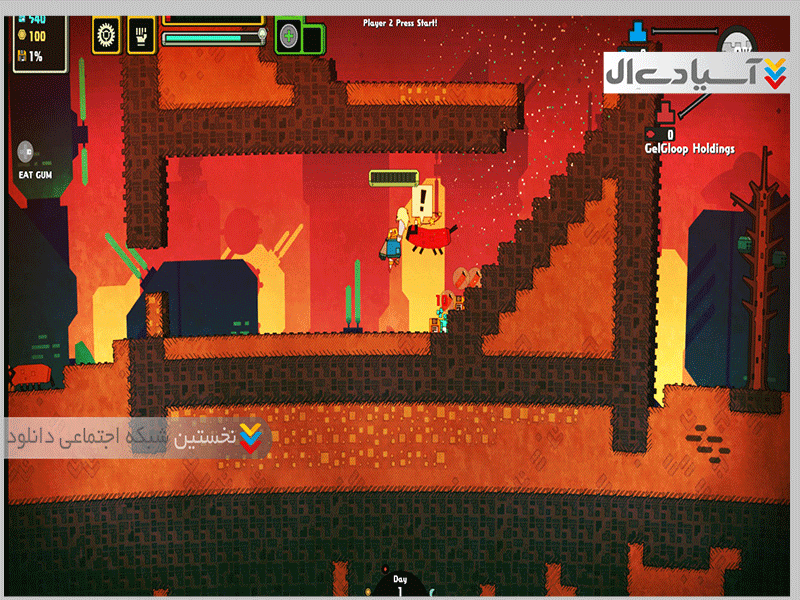The height and width of the screenshot is (600, 800).
Task: Select the Eat Gum disc icon
Action: [x=27, y=152]
